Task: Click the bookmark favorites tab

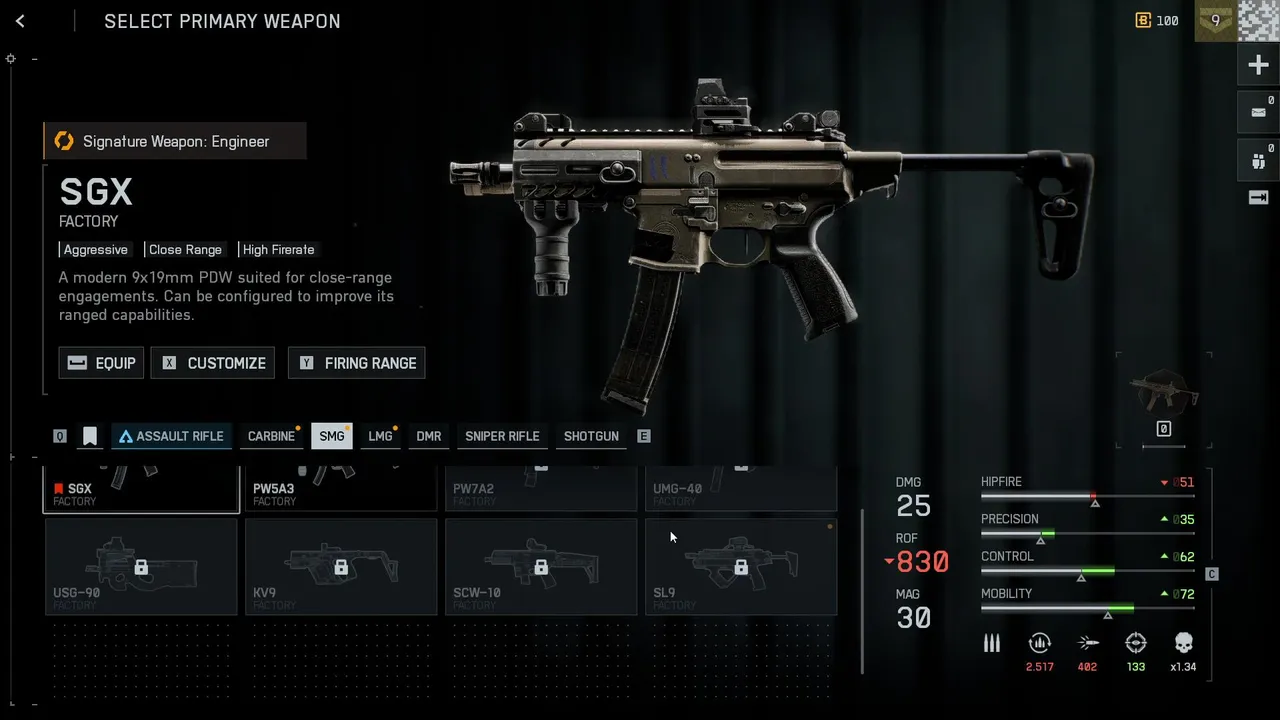Action: (90, 436)
